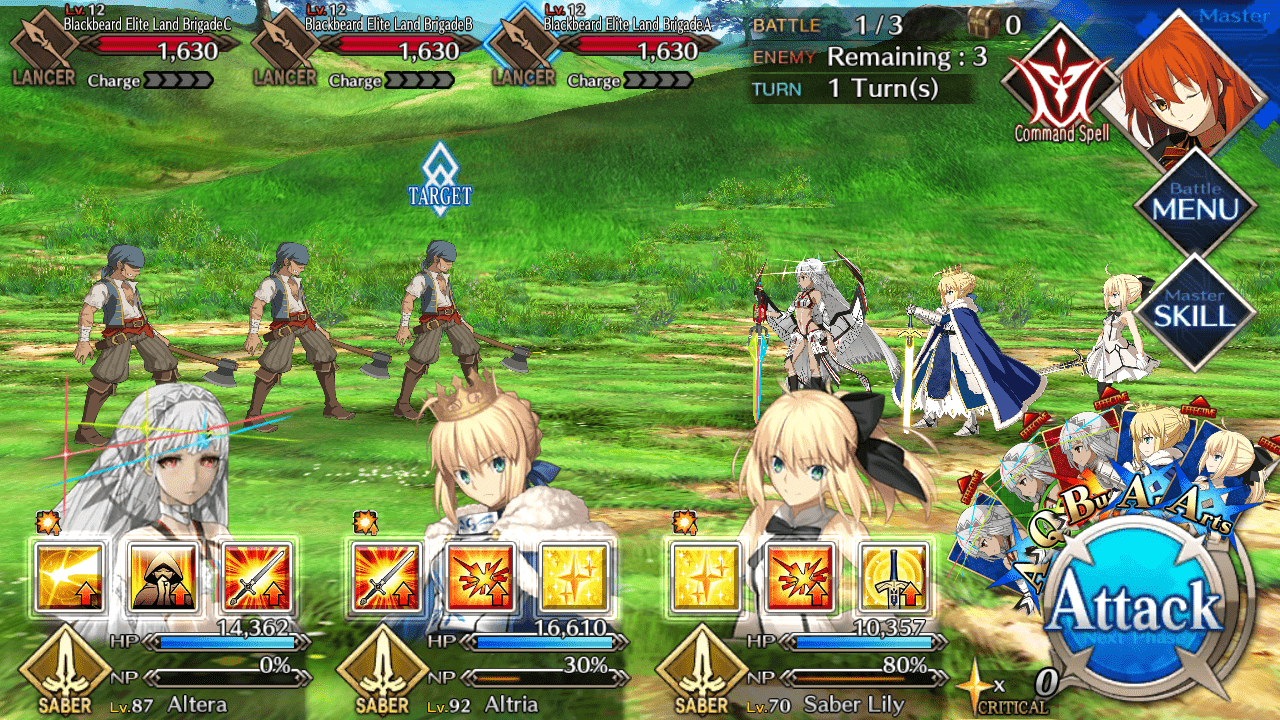The image size is (1280, 720).
Task: Use Altria's sword buff skill
Action: [387, 578]
